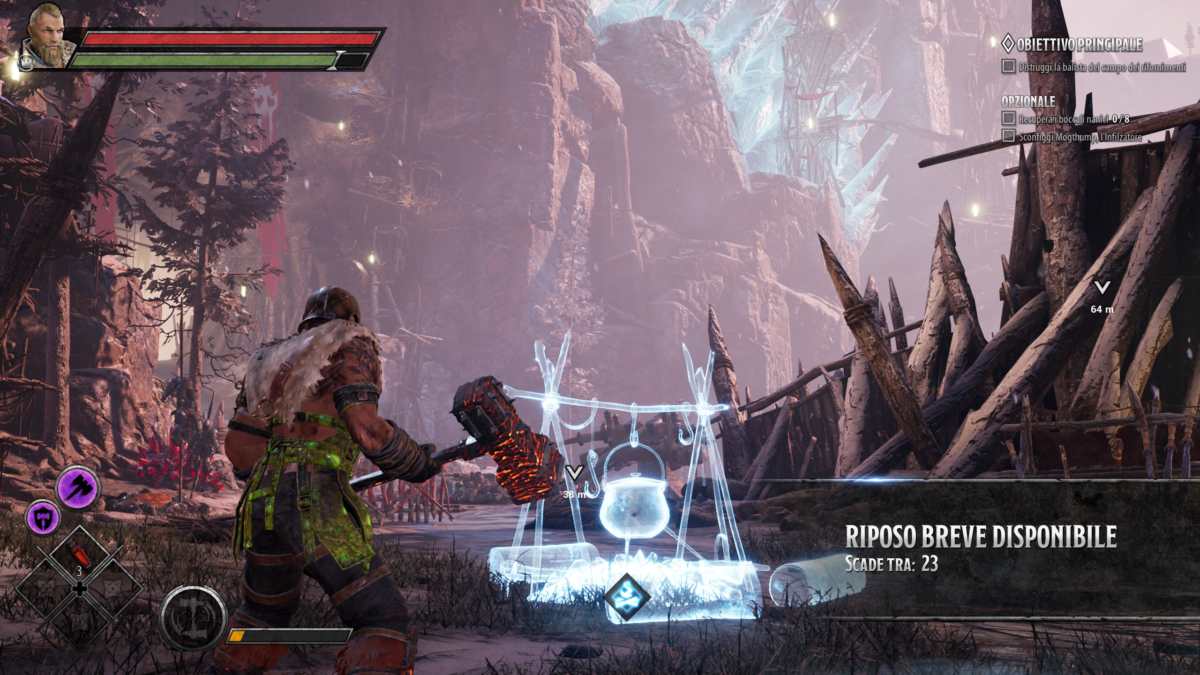Click the grey hammer ultimate ability icon
The image size is (1200, 675).
pyautogui.click(x=191, y=617)
